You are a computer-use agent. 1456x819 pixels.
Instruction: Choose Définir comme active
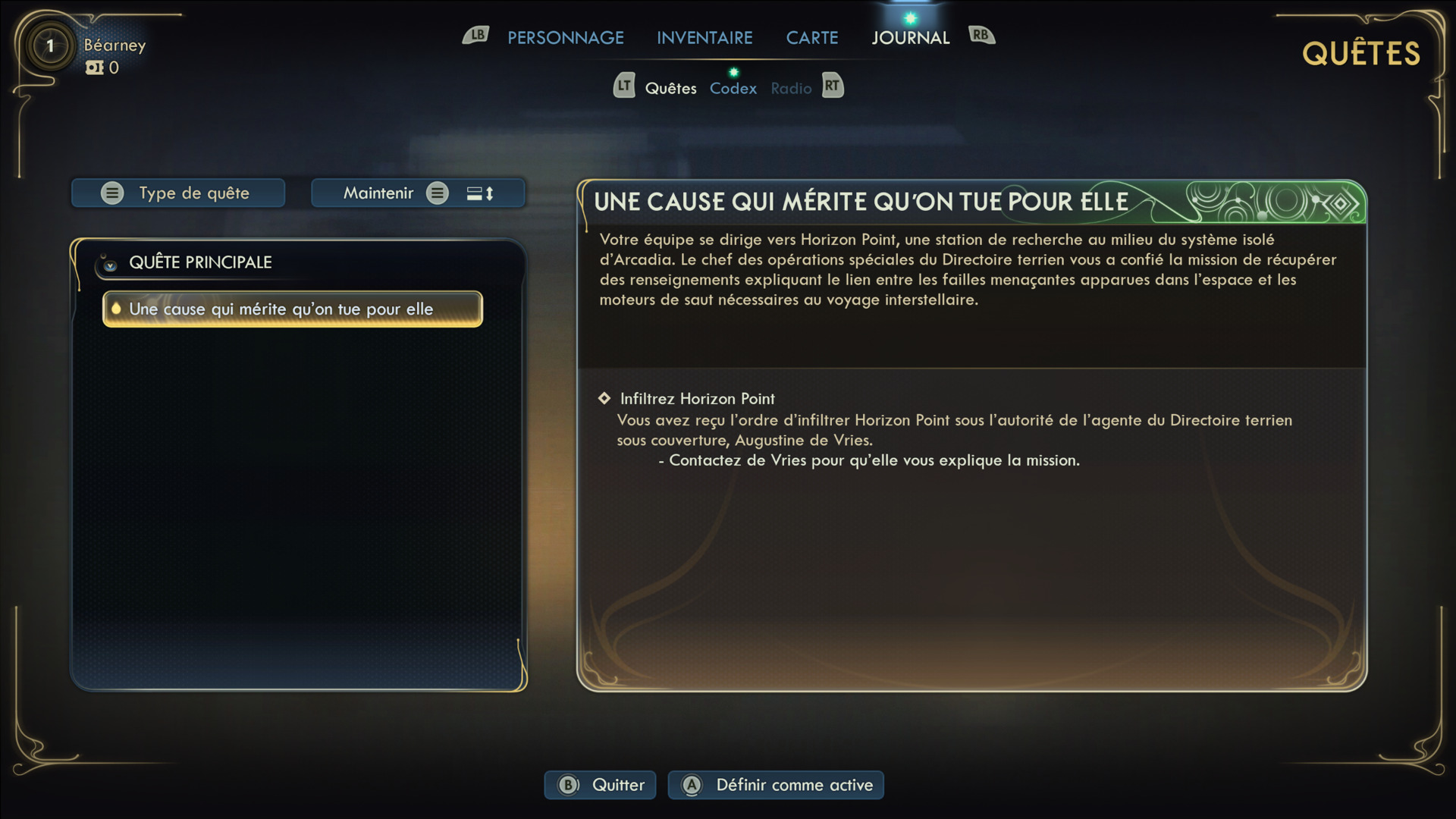(x=776, y=785)
